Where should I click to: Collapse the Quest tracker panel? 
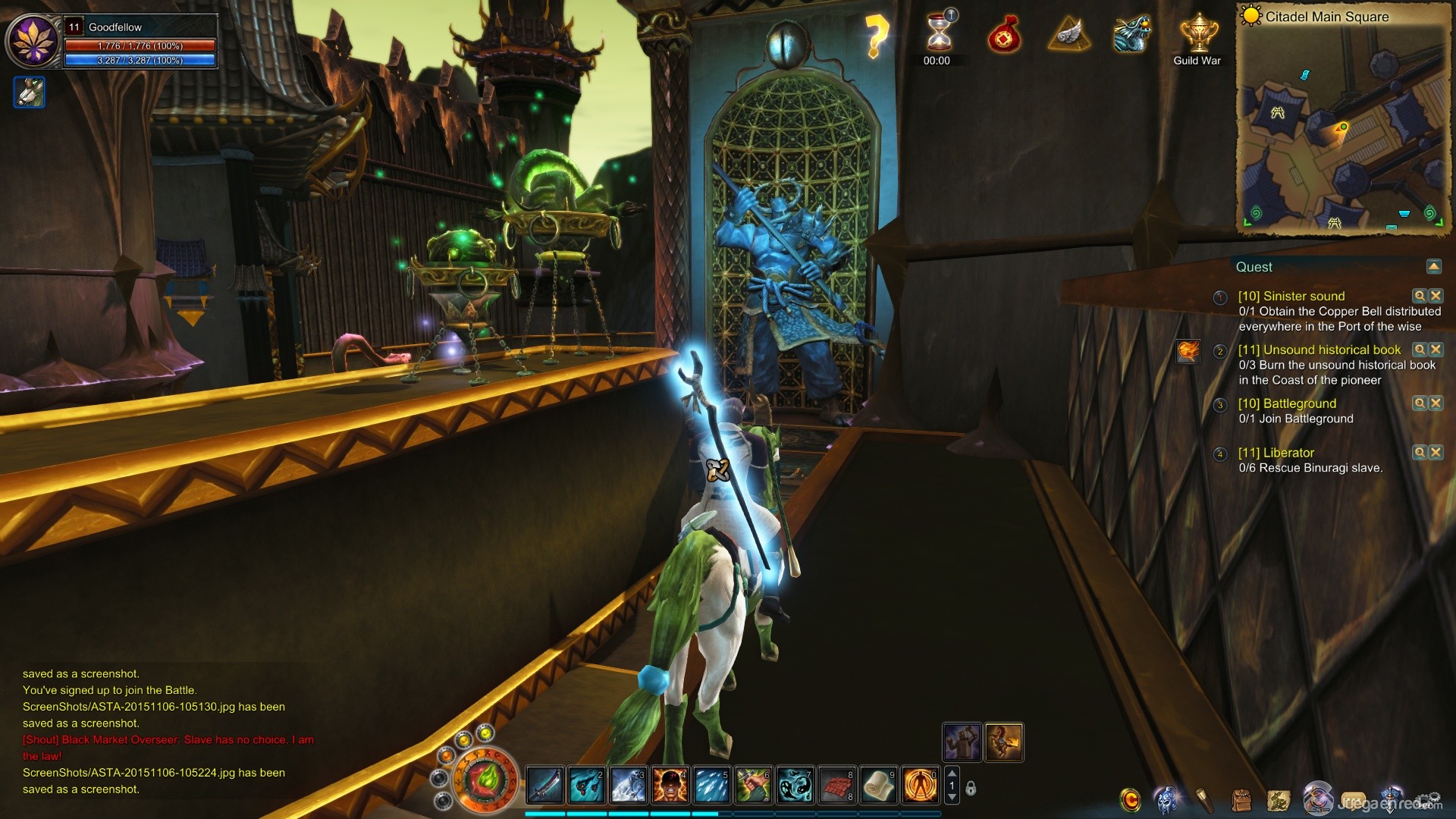click(x=1433, y=267)
